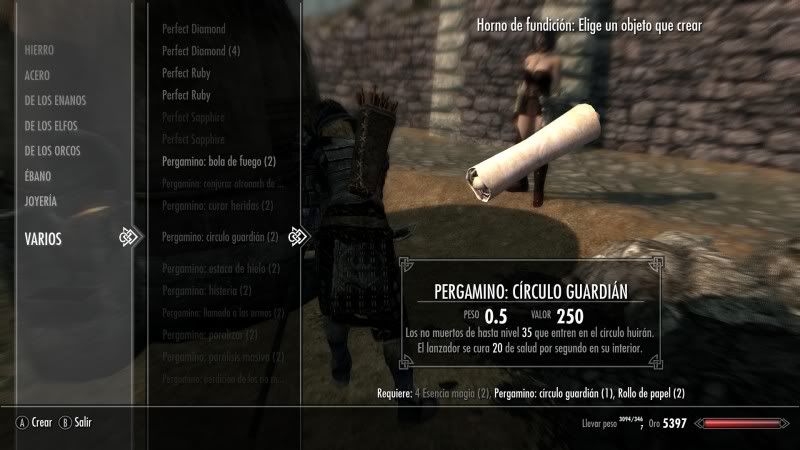Choose Pergamino: estaca de hielo

coord(220,269)
